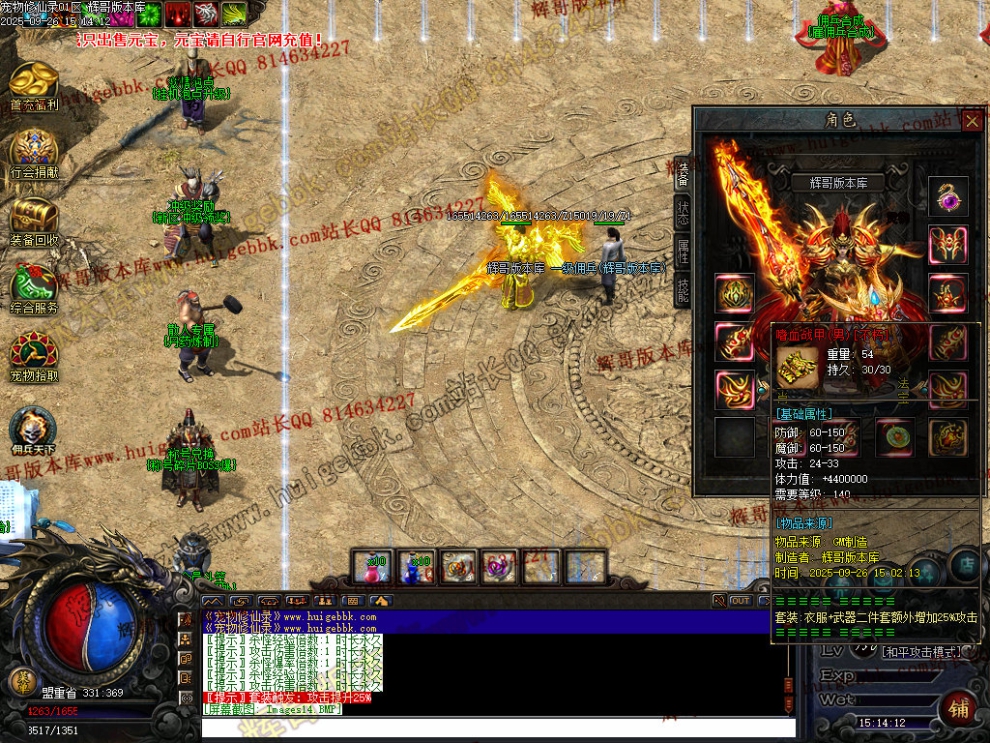The height and width of the screenshot is (743, 990).
Task: Select the 装备 equipment tab
Action: click(683, 174)
